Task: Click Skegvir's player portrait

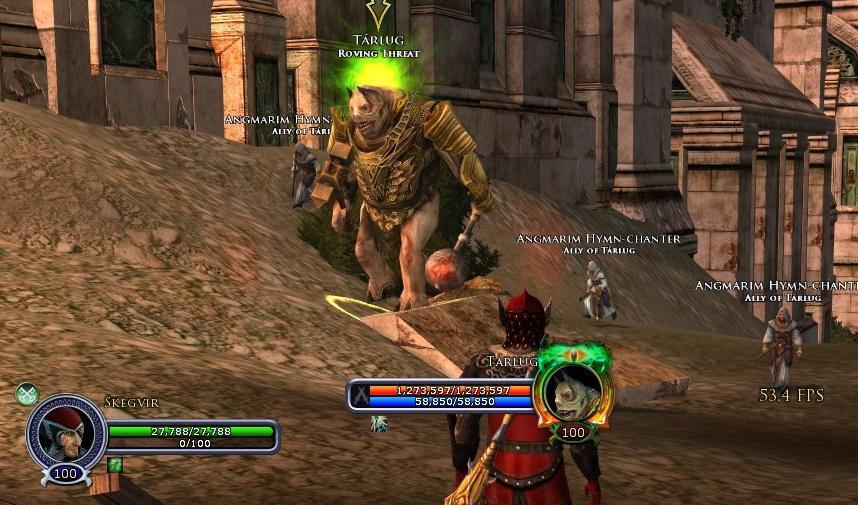Action: [66, 433]
